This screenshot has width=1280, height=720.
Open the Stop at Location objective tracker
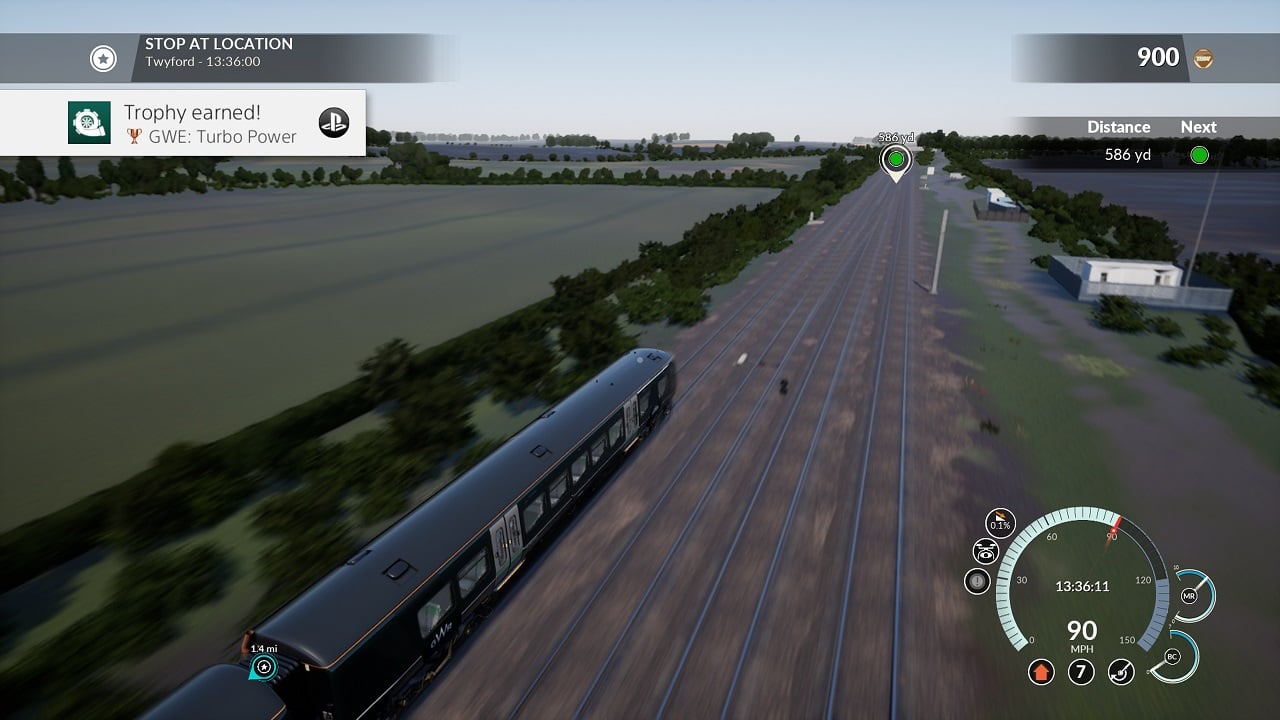tap(104, 59)
